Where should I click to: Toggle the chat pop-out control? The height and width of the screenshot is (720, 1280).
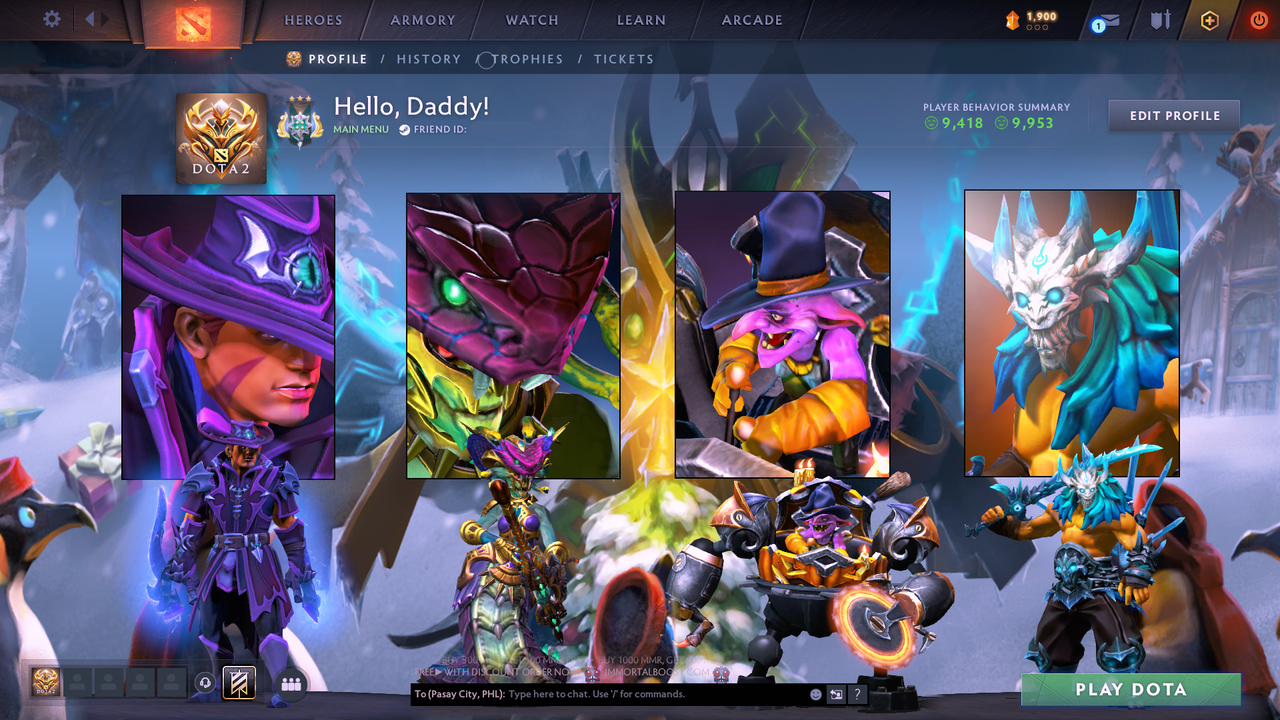(836, 693)
